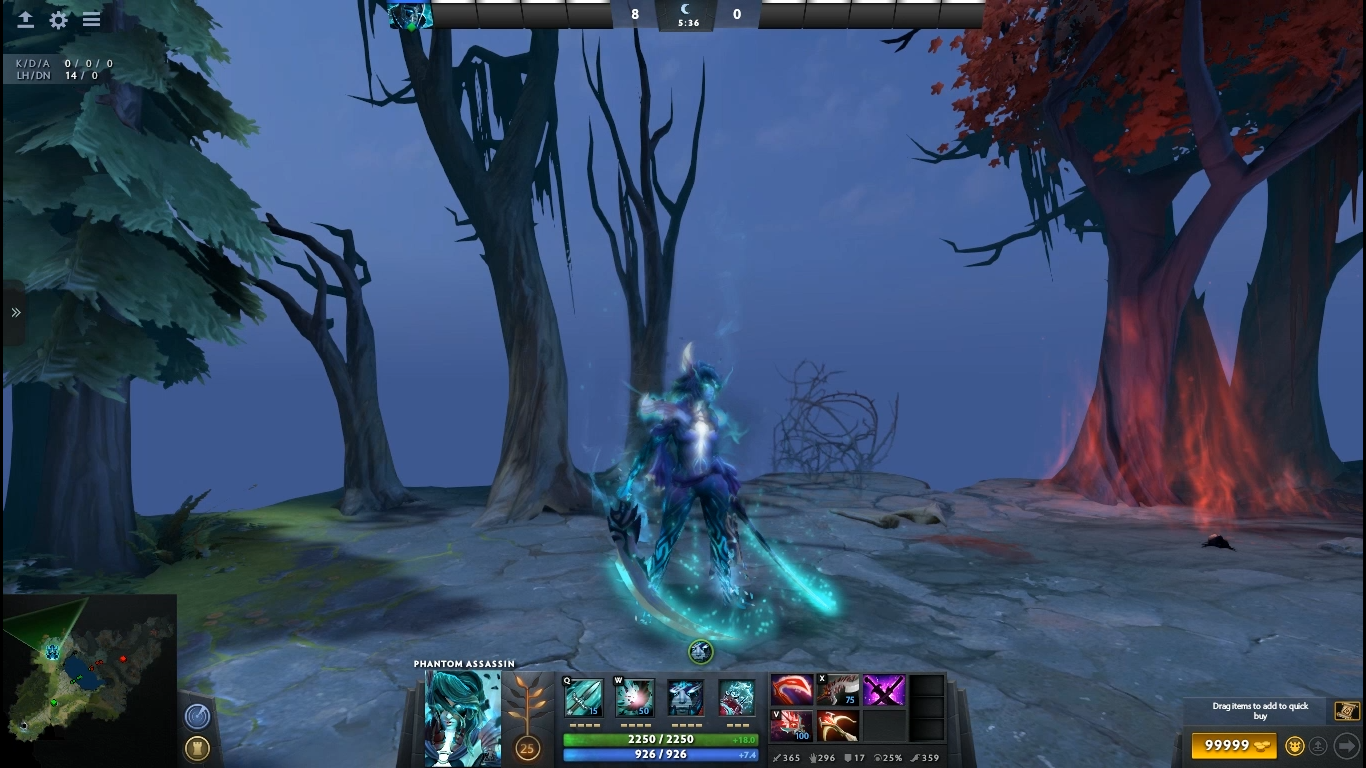Select the Phantom Assassin hero portrait
This screenshot has height=768, width=1366.
click(x=463, y=718)
